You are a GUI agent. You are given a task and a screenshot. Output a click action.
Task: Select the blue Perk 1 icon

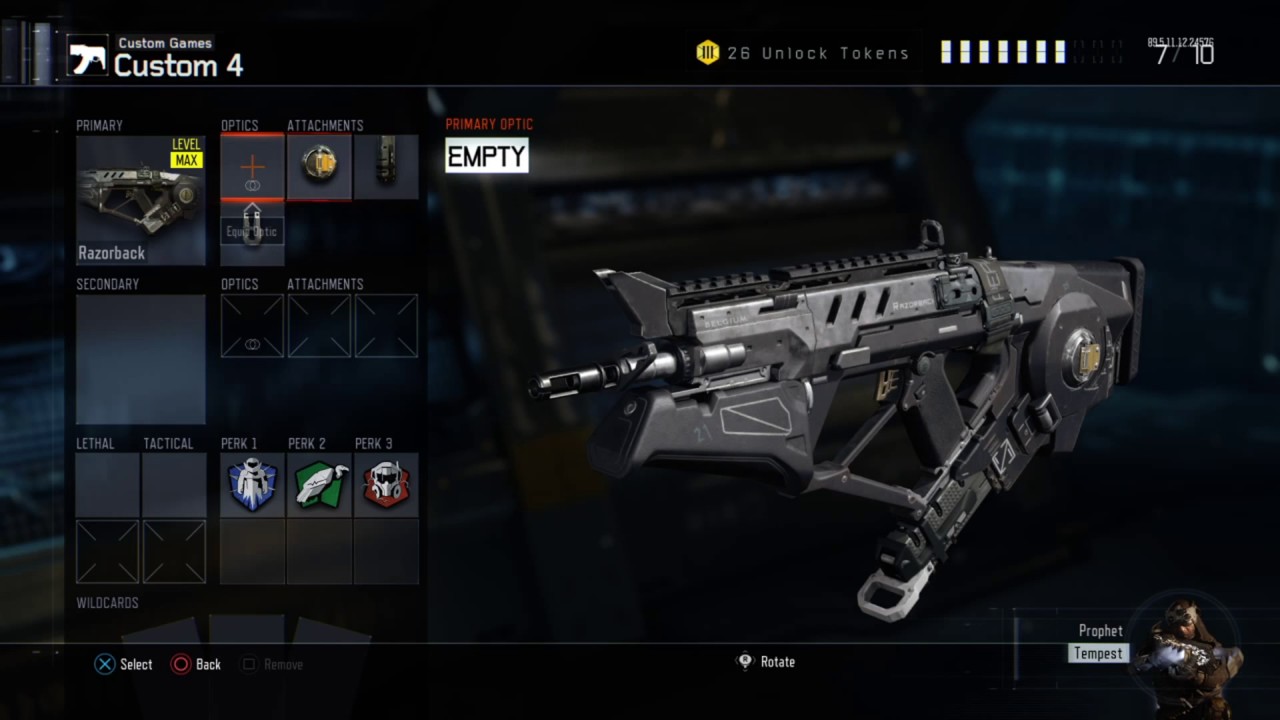[x=252, y=485]
